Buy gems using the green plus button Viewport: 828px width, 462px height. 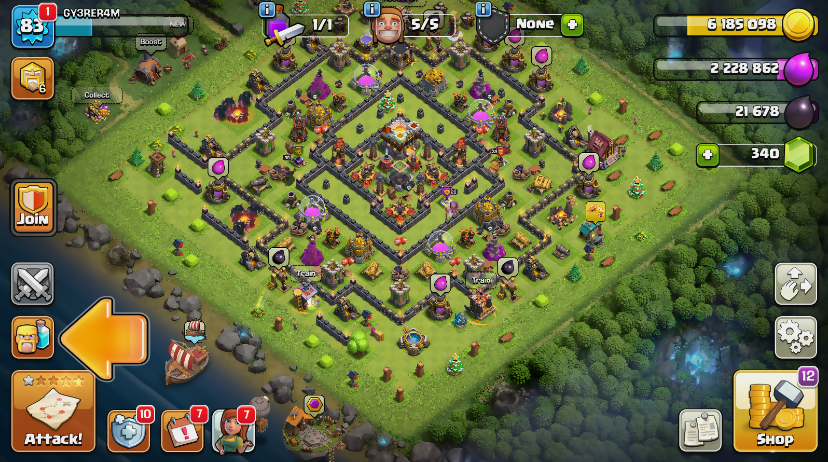708,154
